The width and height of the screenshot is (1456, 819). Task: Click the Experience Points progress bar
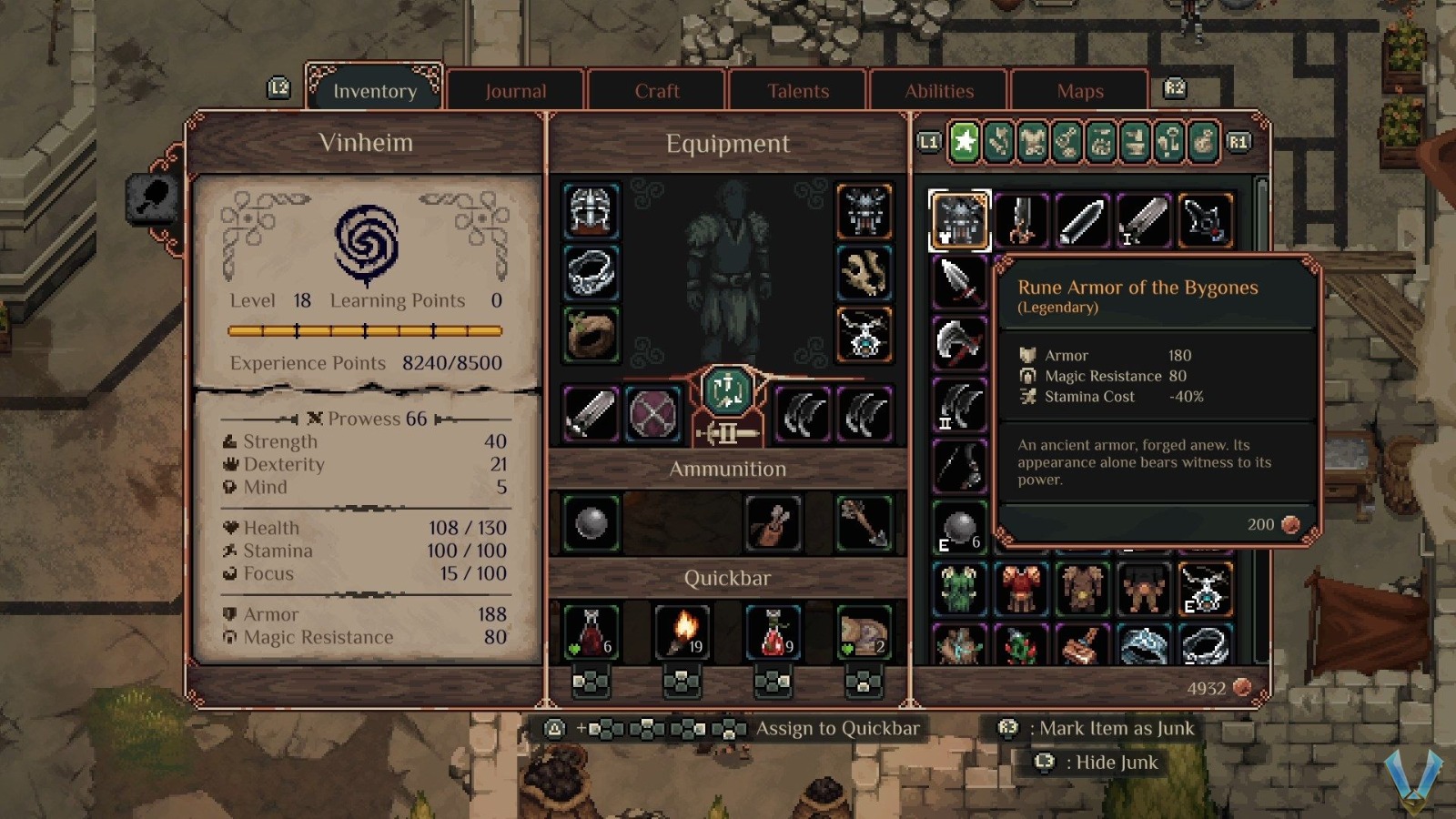tap(364, 330)
